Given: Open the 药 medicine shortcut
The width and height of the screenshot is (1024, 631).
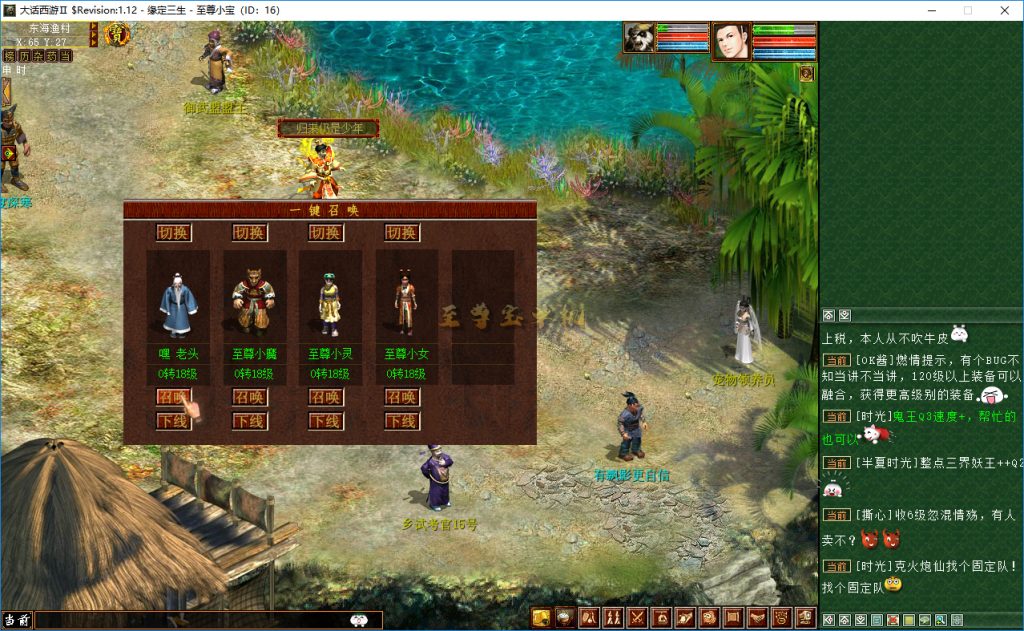Looking at the screenshot, I should point(52,56).
